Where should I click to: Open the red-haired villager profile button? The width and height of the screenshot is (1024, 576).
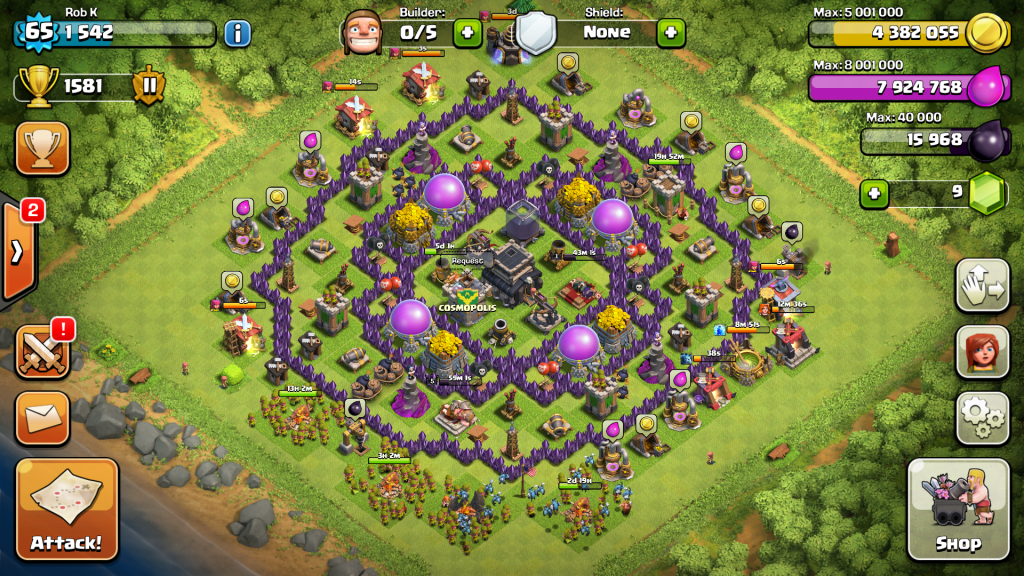point(982,351)
